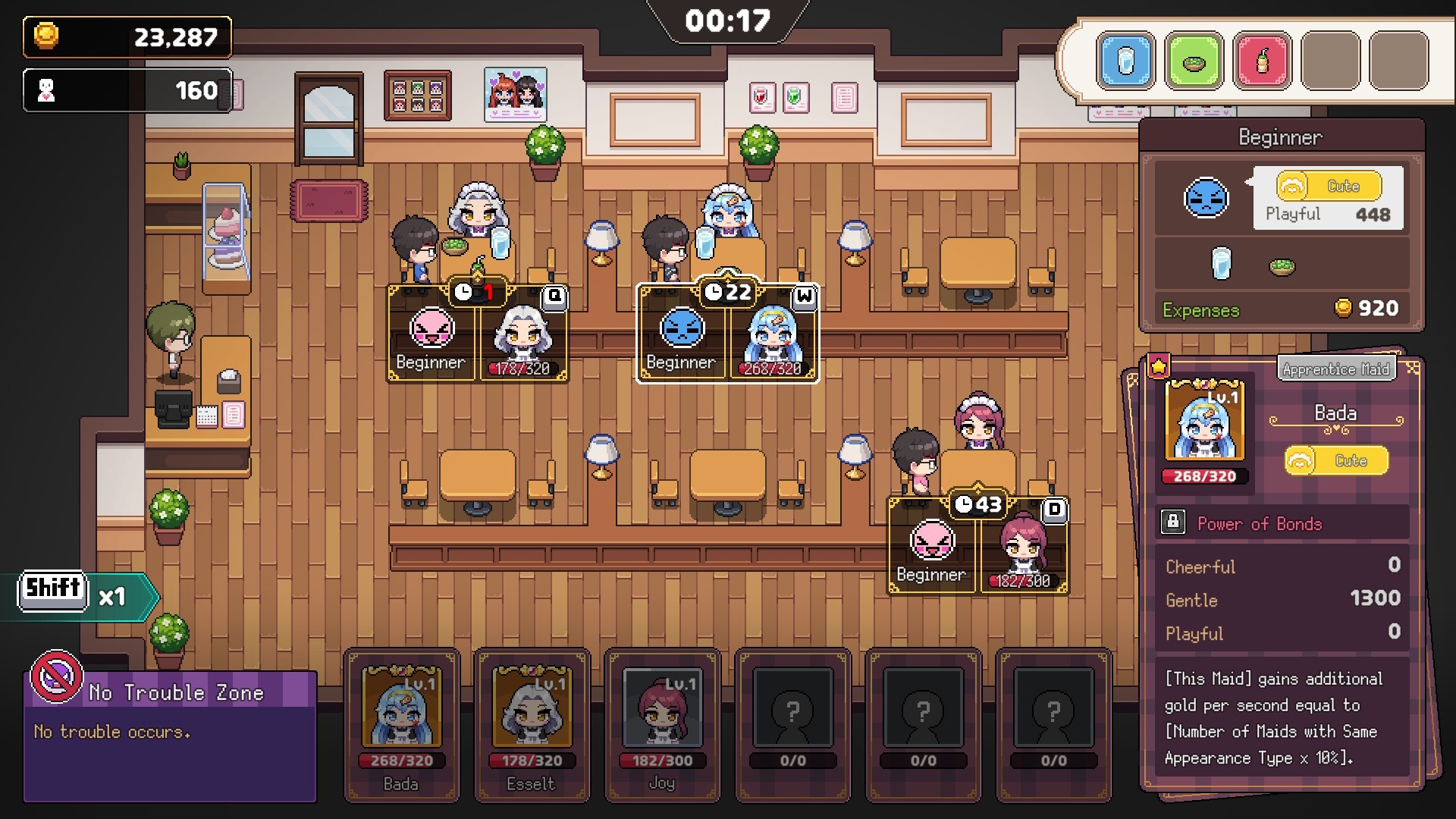Choose the Joy maid card
Viewport: 1456px width, 819px height.
662,724
